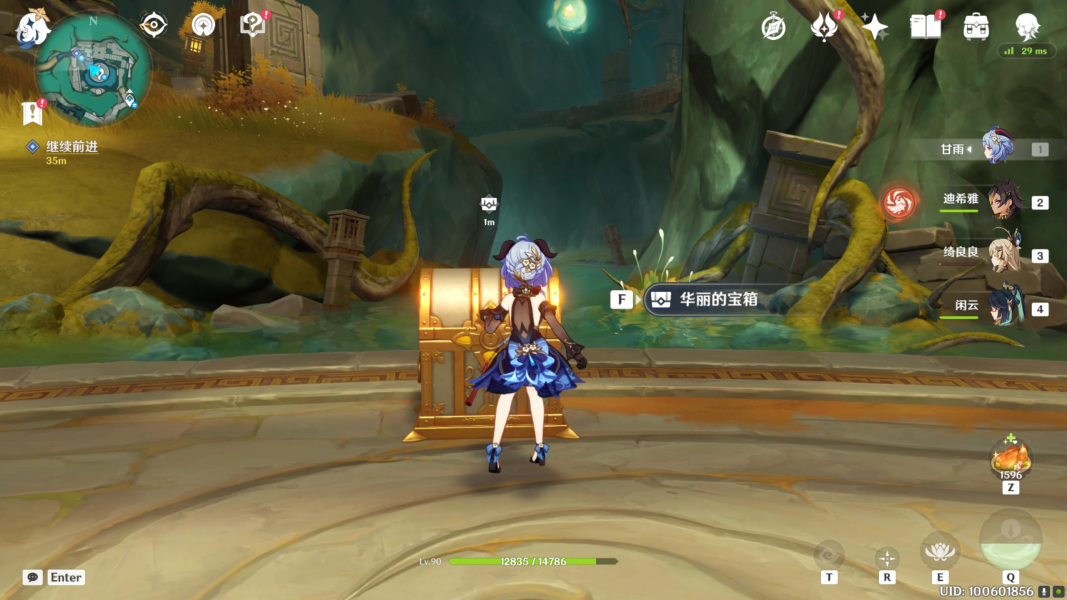Open the inventory backpack icon
The image size is (1067, 600).
click(977, 27)
